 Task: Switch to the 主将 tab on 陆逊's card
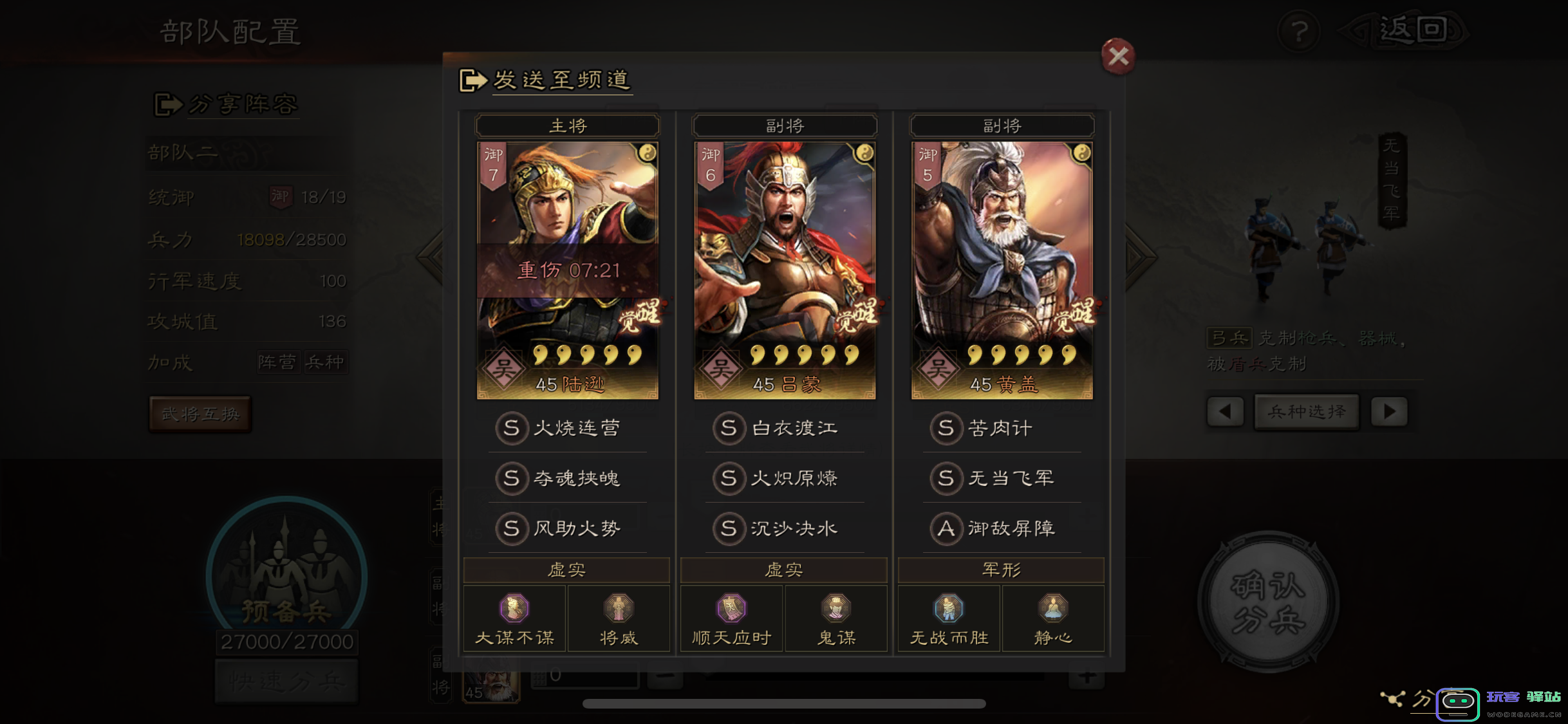pos(566,125)
